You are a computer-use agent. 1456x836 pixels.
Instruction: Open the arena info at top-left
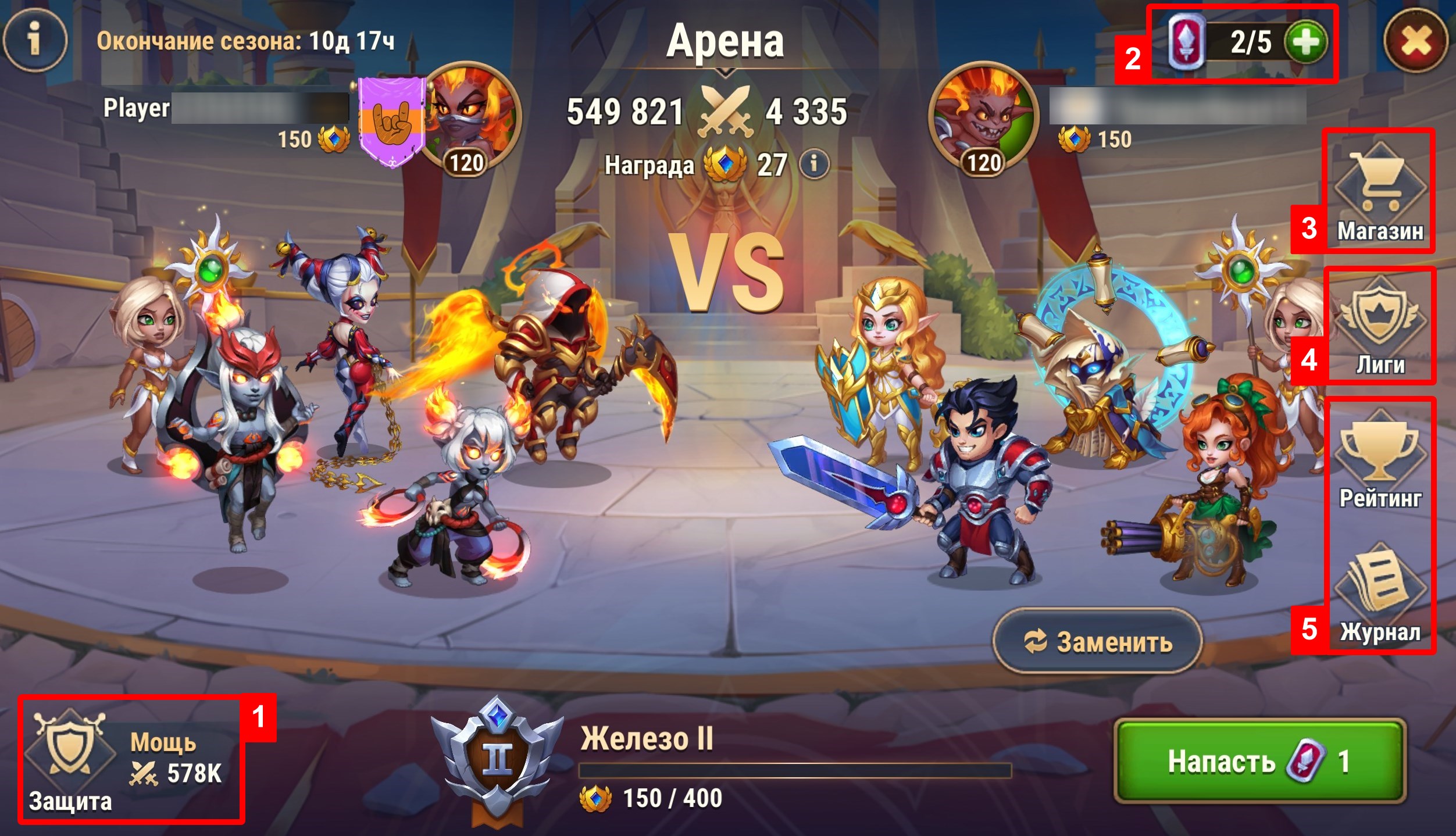point(35,40)
